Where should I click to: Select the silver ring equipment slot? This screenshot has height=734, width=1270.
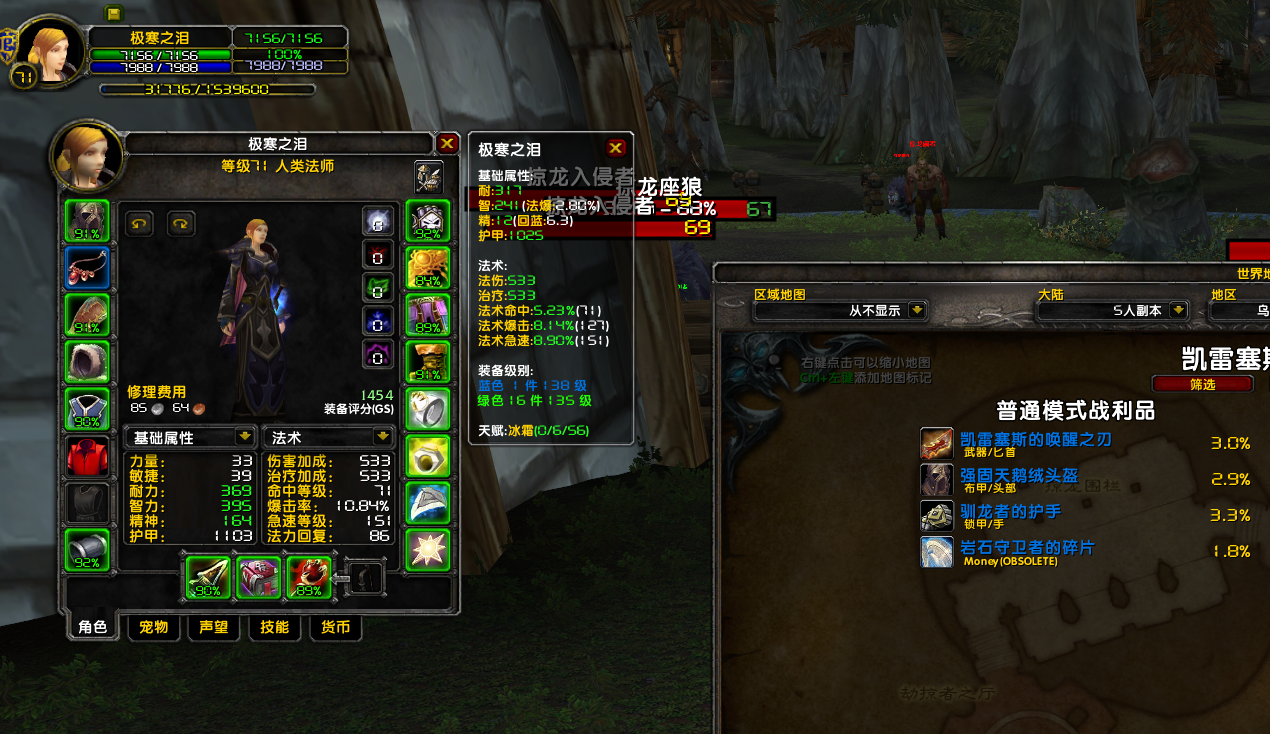pos(428,409)
